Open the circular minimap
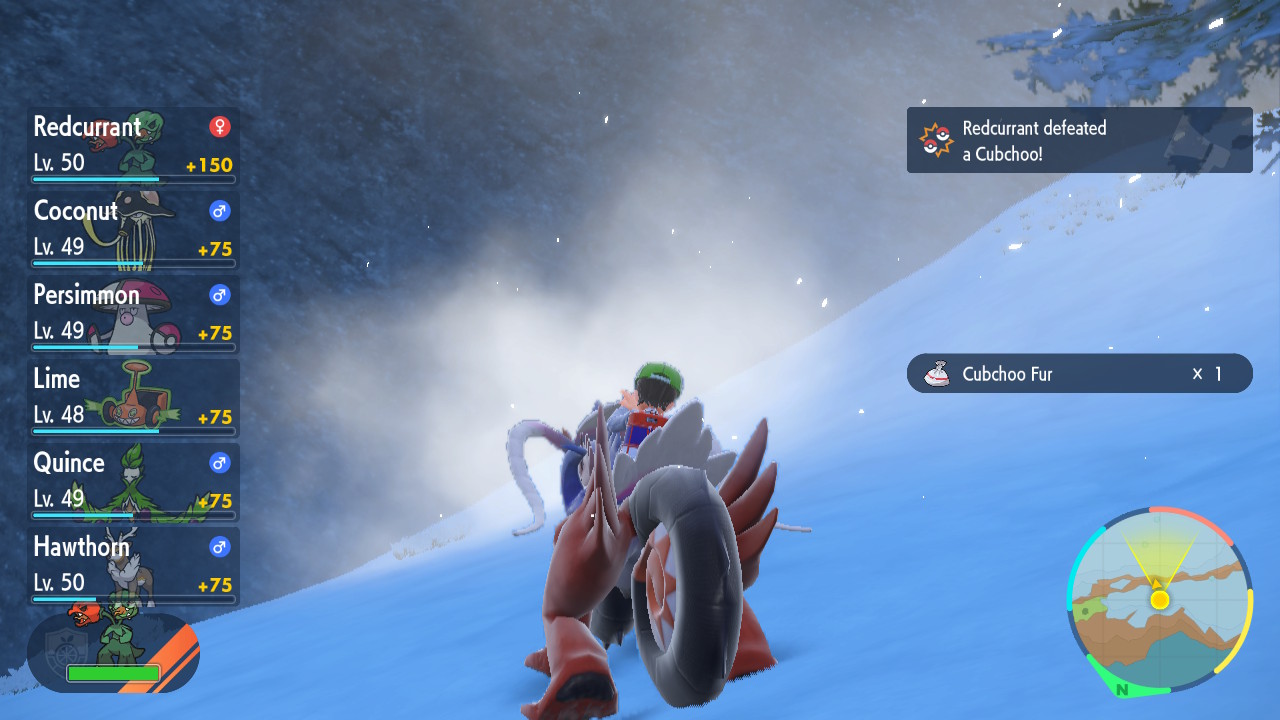This screenshot has width=1280, height=720. click(1159, 600)
